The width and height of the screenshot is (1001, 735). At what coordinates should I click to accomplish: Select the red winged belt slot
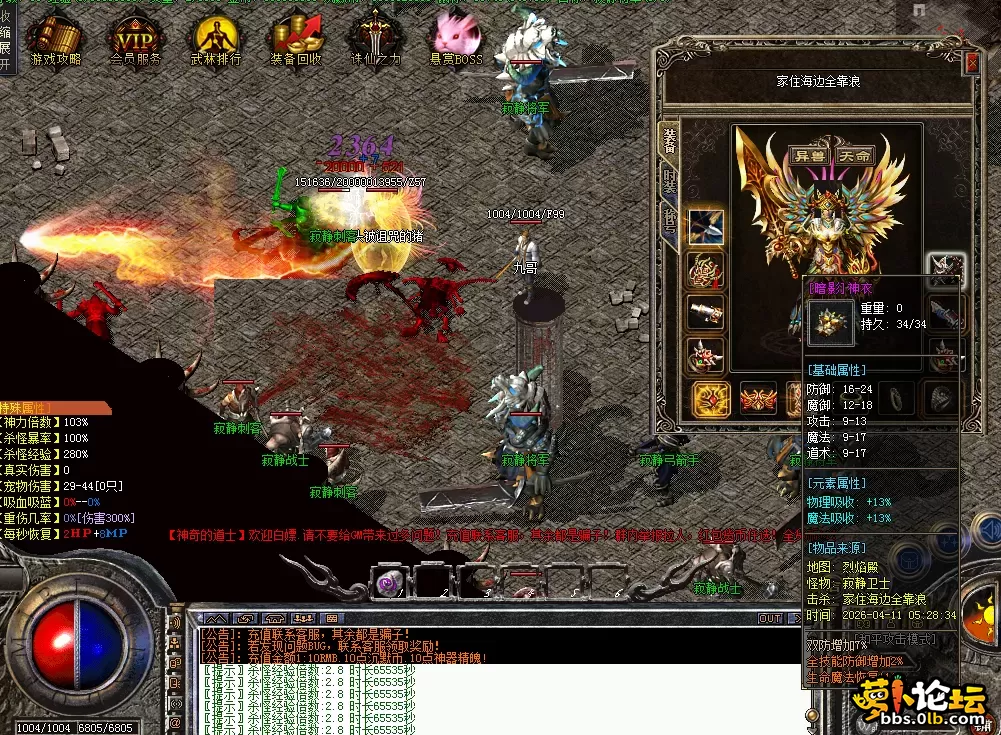758,399
